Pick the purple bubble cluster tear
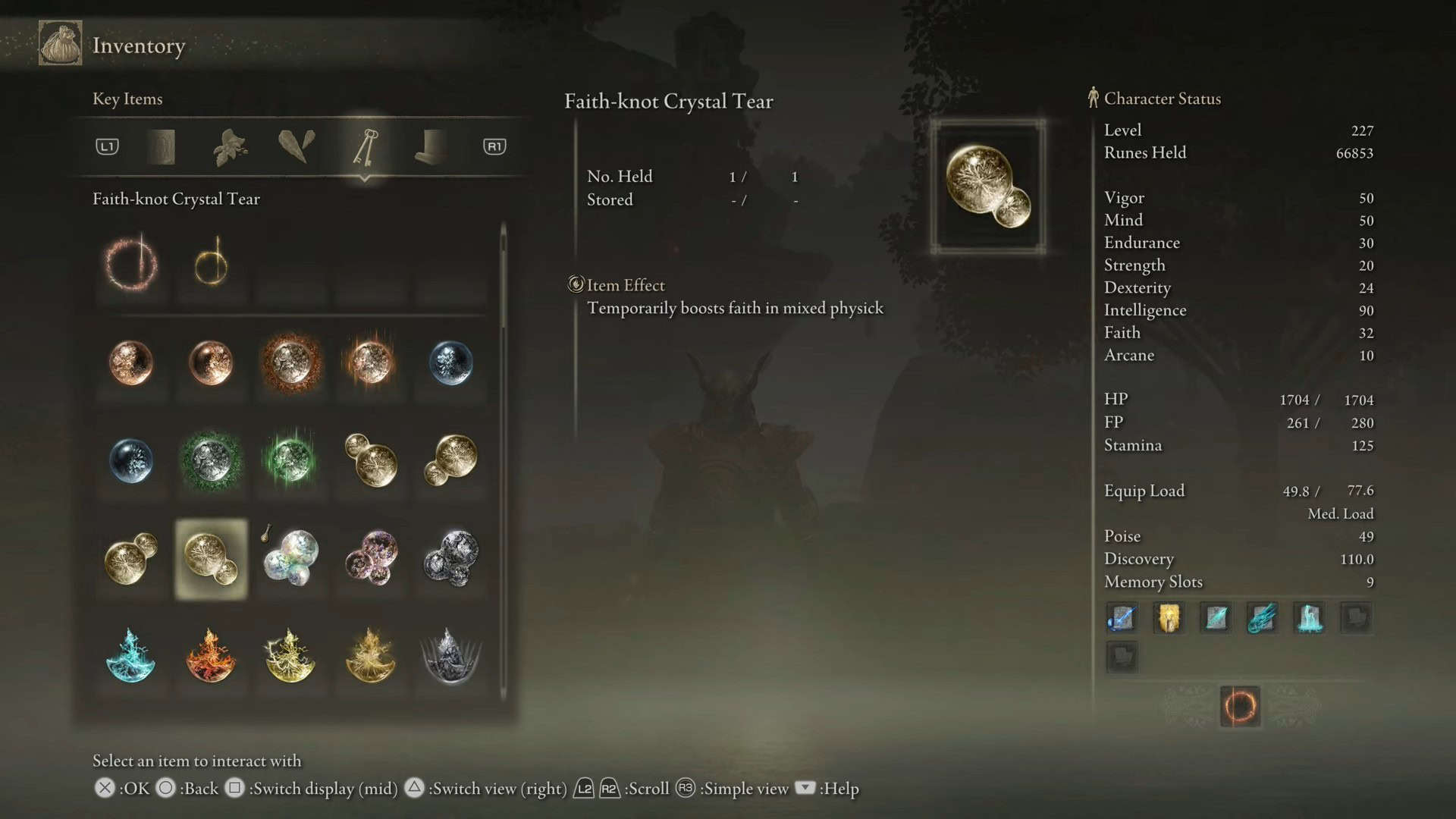 tap(371, 559)
